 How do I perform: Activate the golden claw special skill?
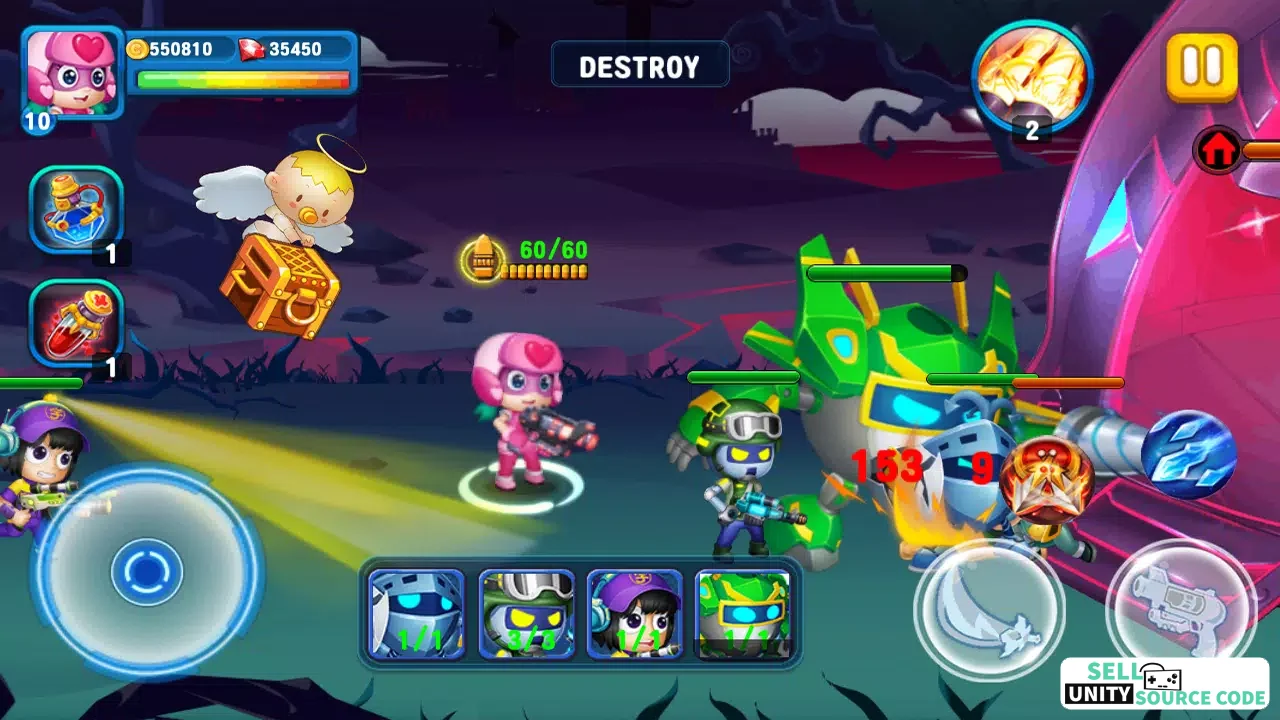[x=1032, y=75]
